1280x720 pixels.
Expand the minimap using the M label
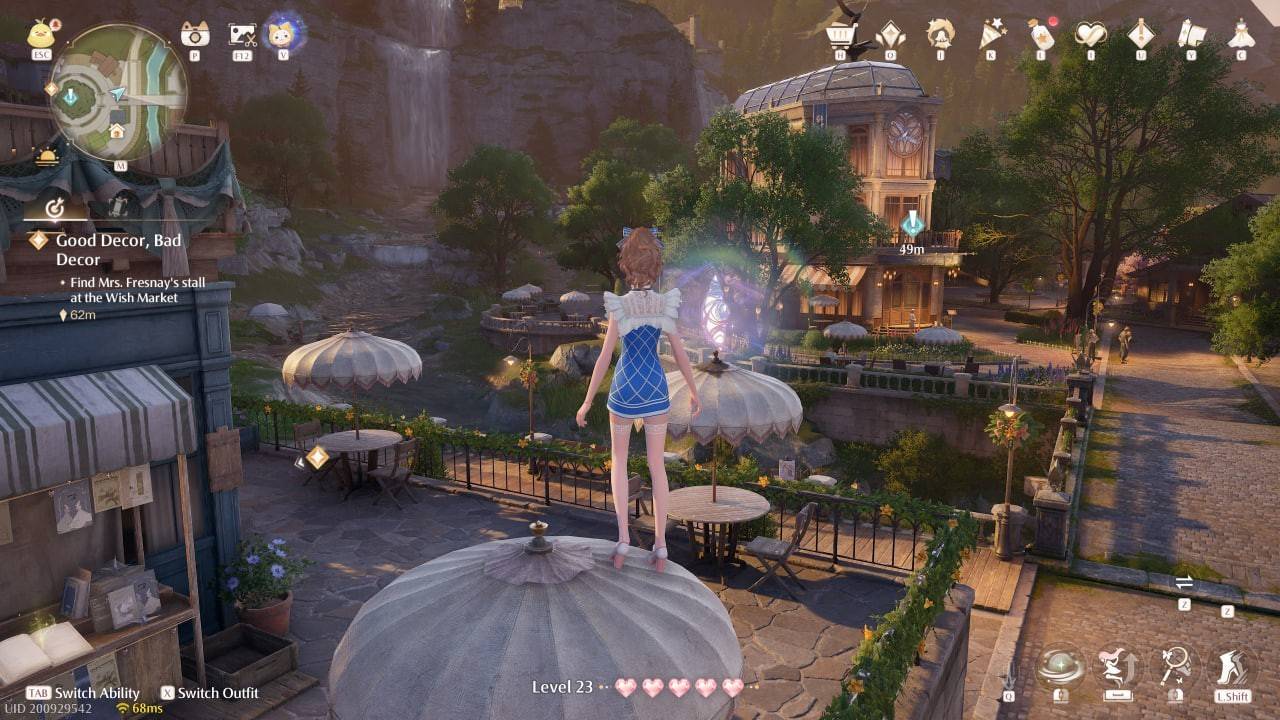pos(121,165)
